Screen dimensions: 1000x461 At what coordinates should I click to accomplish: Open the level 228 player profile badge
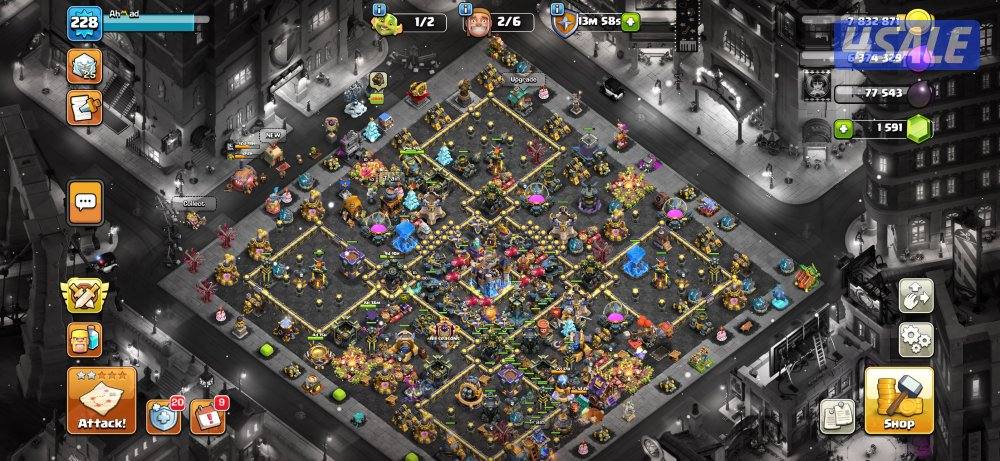point(84,24)
